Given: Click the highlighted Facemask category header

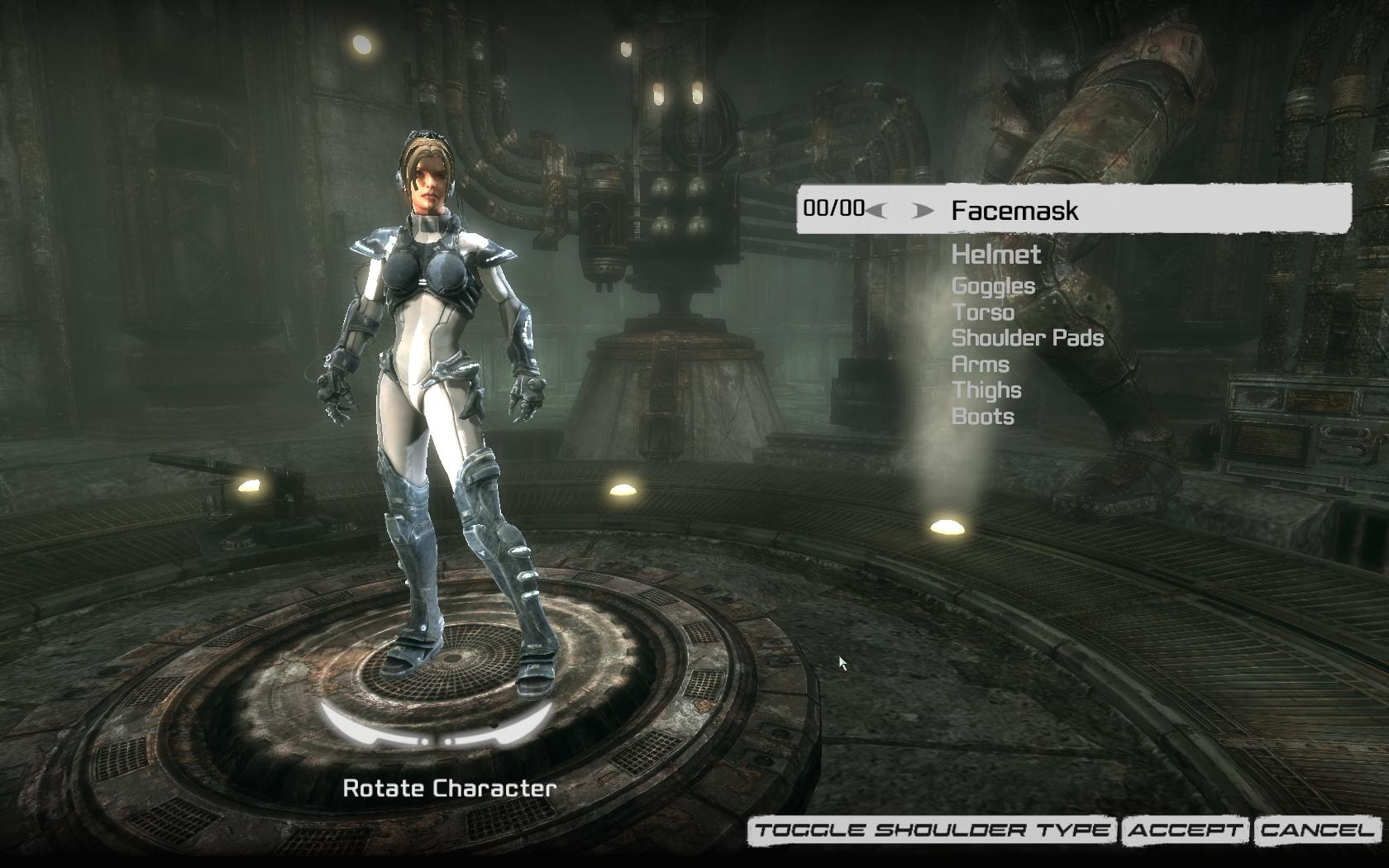Looking at the screenshot, I should pos(1015,211).
